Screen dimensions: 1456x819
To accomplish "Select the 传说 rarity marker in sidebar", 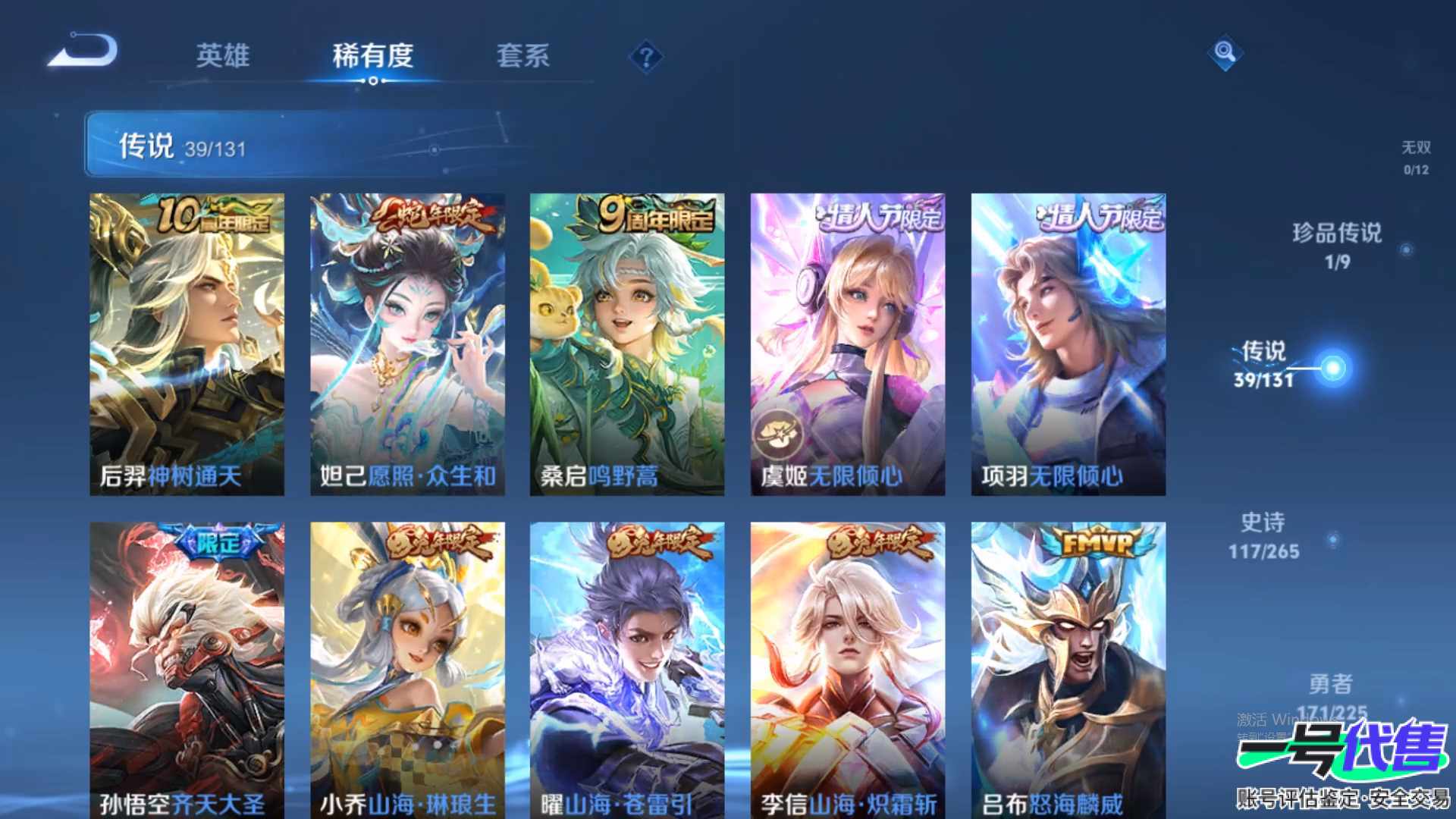I will coord(1332,368).
